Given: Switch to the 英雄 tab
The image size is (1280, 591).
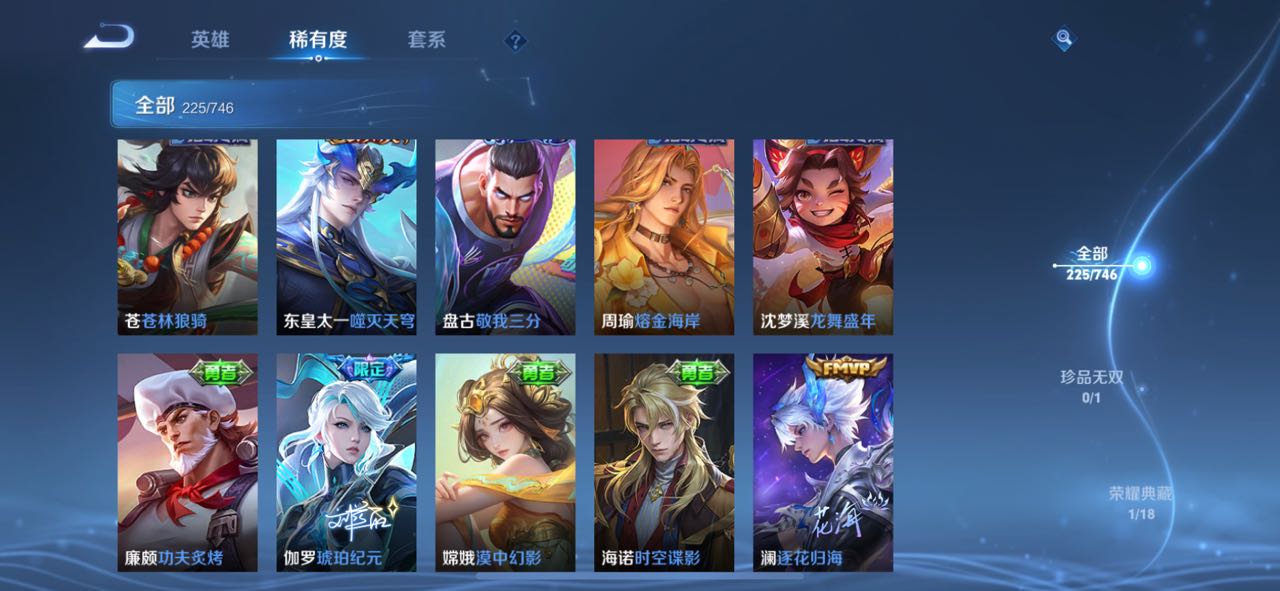Looking at the screenshot, I should point(210,40).
